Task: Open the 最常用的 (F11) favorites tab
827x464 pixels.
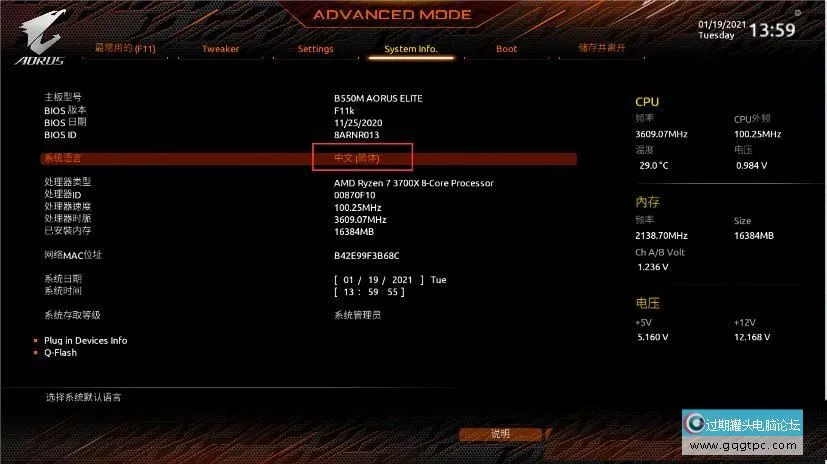Action: (x=125, y=48)
